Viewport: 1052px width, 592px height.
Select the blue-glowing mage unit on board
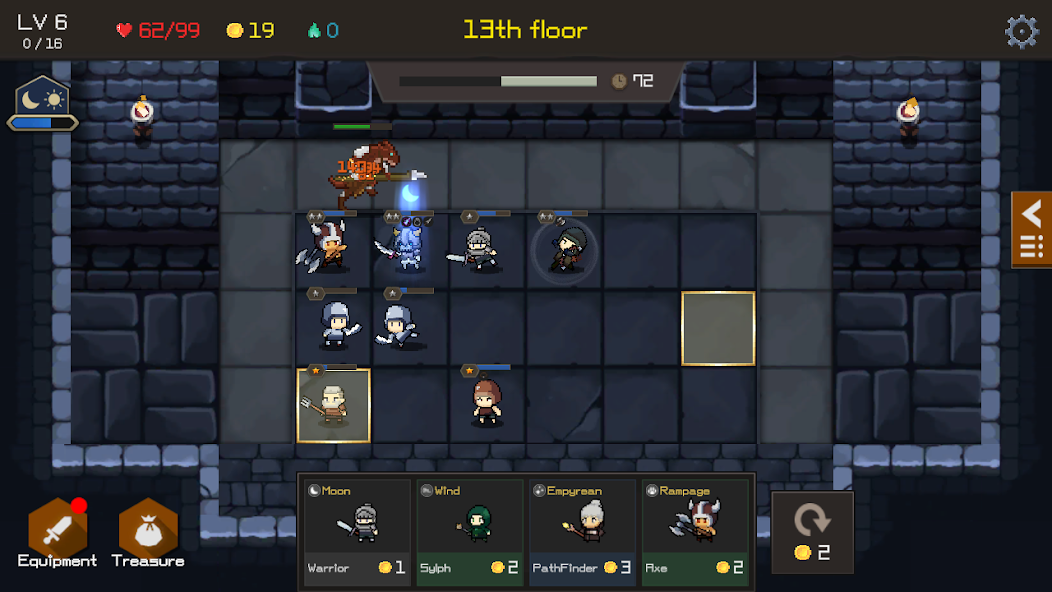click(x=409, y=245)
